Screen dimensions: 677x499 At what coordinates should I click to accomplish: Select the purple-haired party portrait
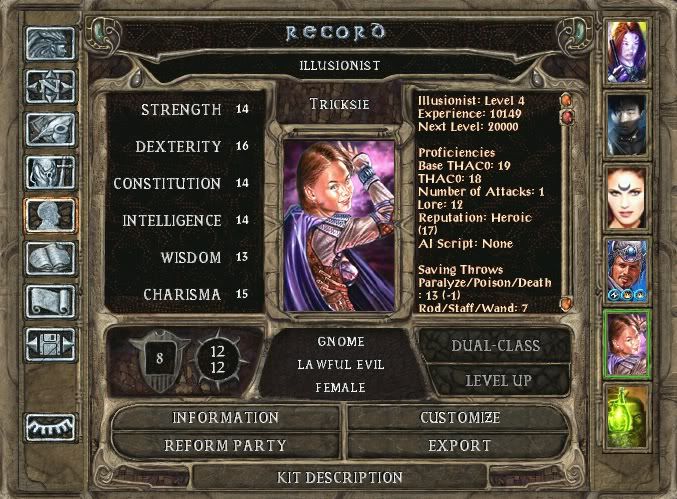coord(627,50)
